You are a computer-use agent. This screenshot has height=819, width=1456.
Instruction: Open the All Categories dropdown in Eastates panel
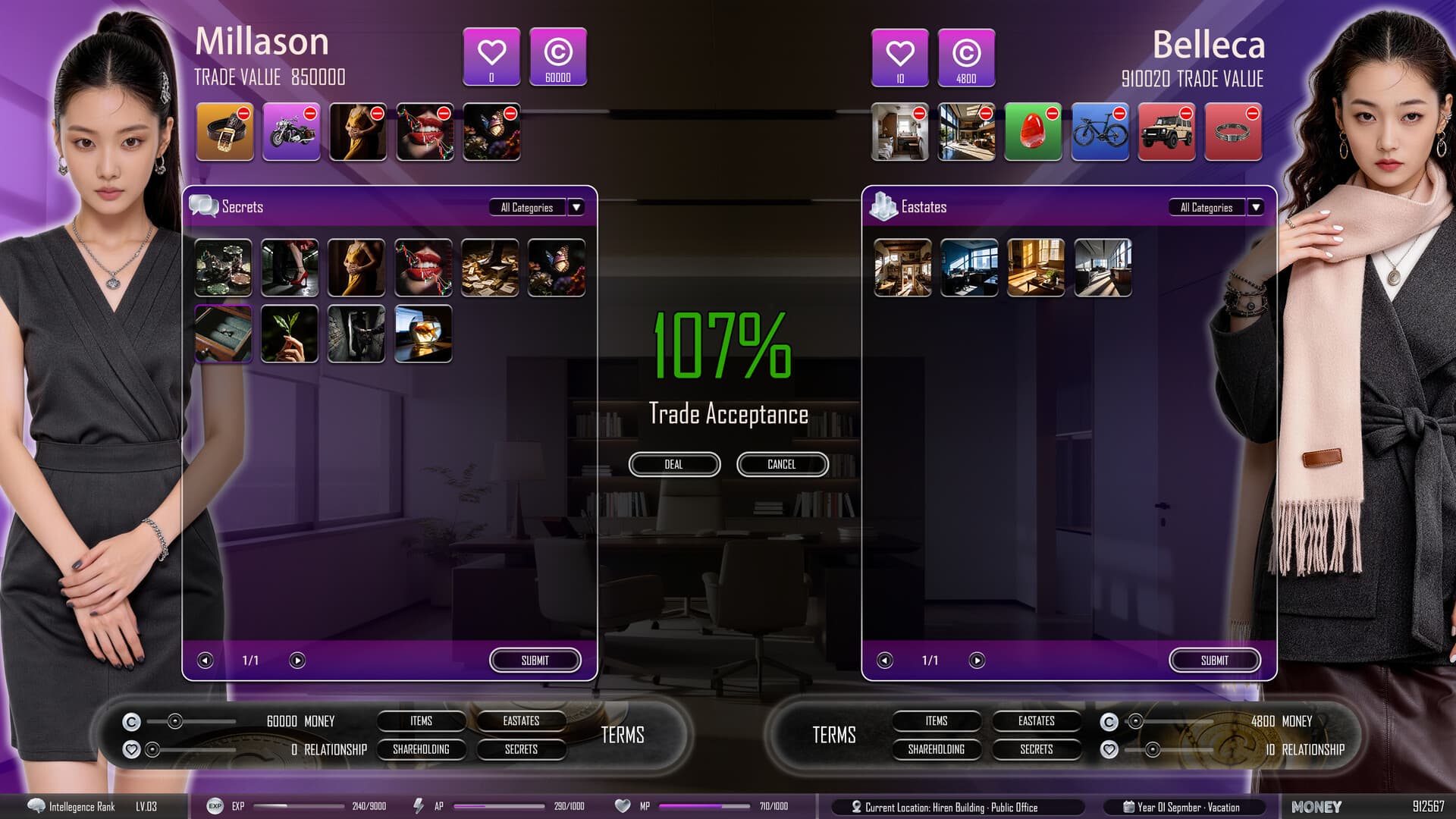[1255, 207]
